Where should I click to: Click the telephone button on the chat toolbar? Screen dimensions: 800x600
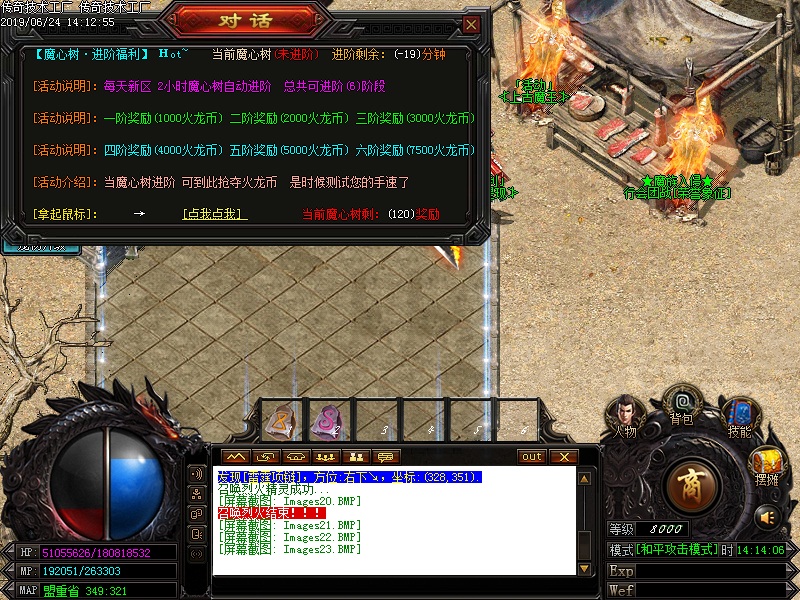pos(295,457)
